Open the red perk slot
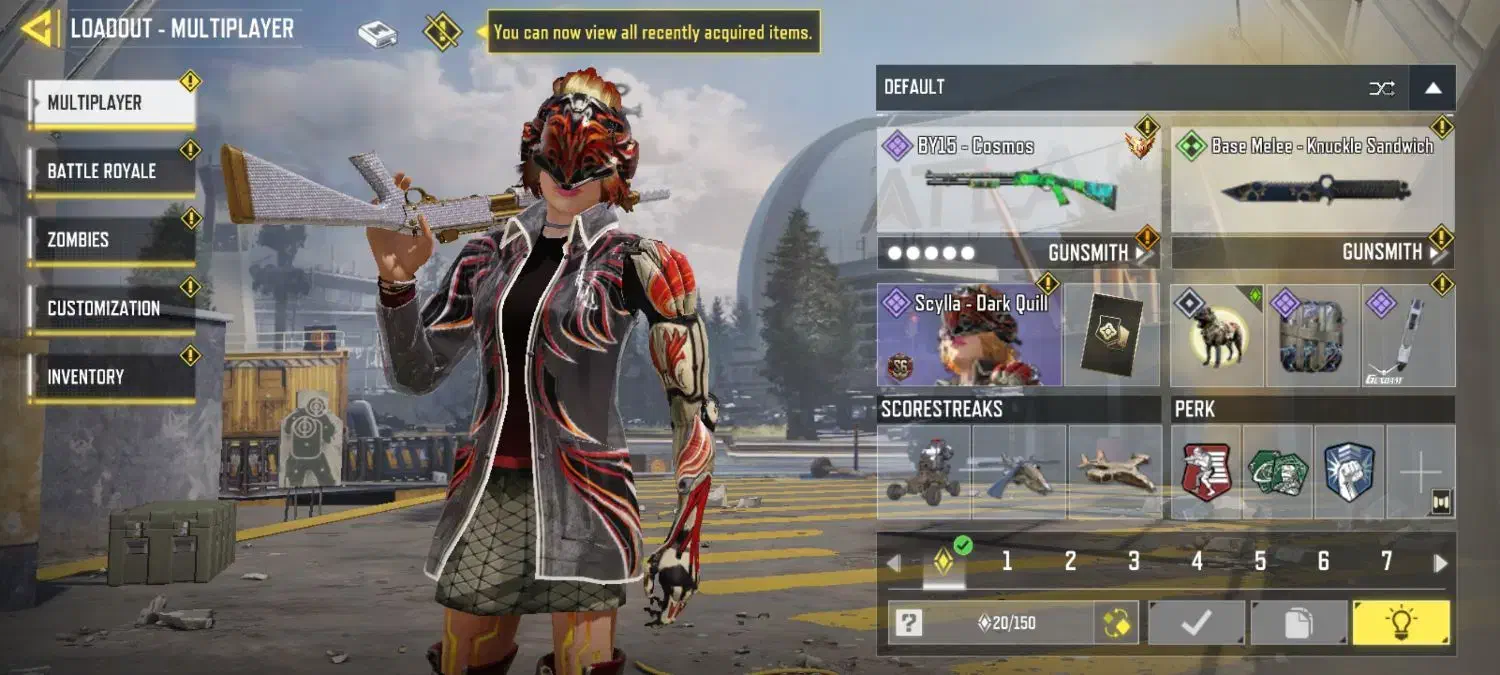 (x=1206, y=472)
